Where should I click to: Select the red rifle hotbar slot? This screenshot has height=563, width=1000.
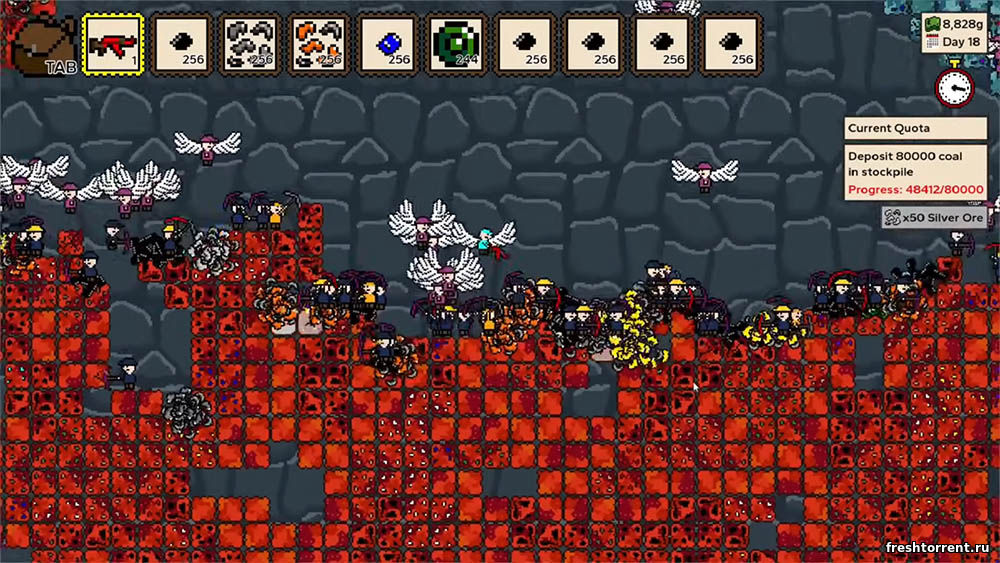tap(113, 45)
